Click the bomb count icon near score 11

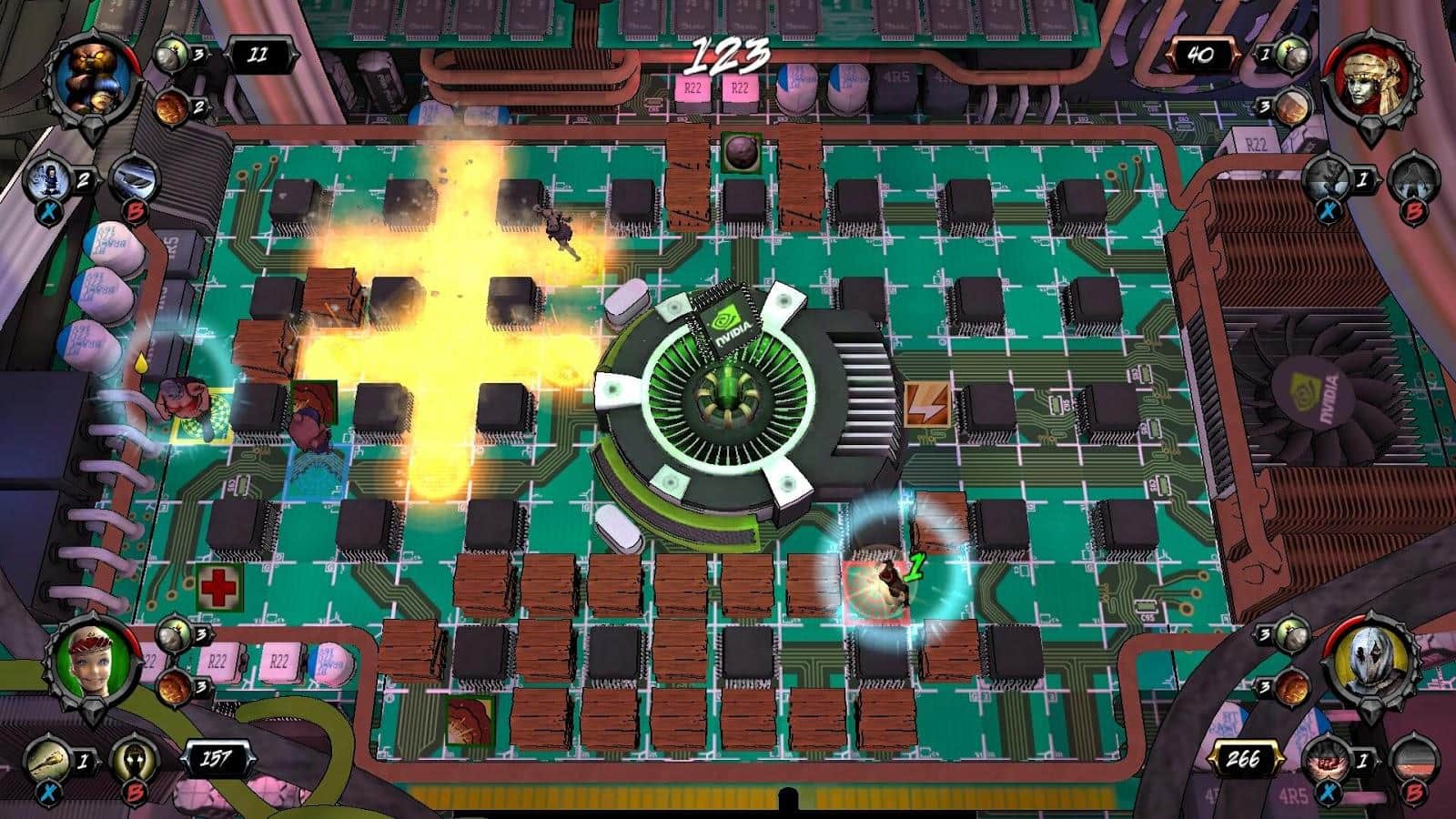[x=169, y=52]
